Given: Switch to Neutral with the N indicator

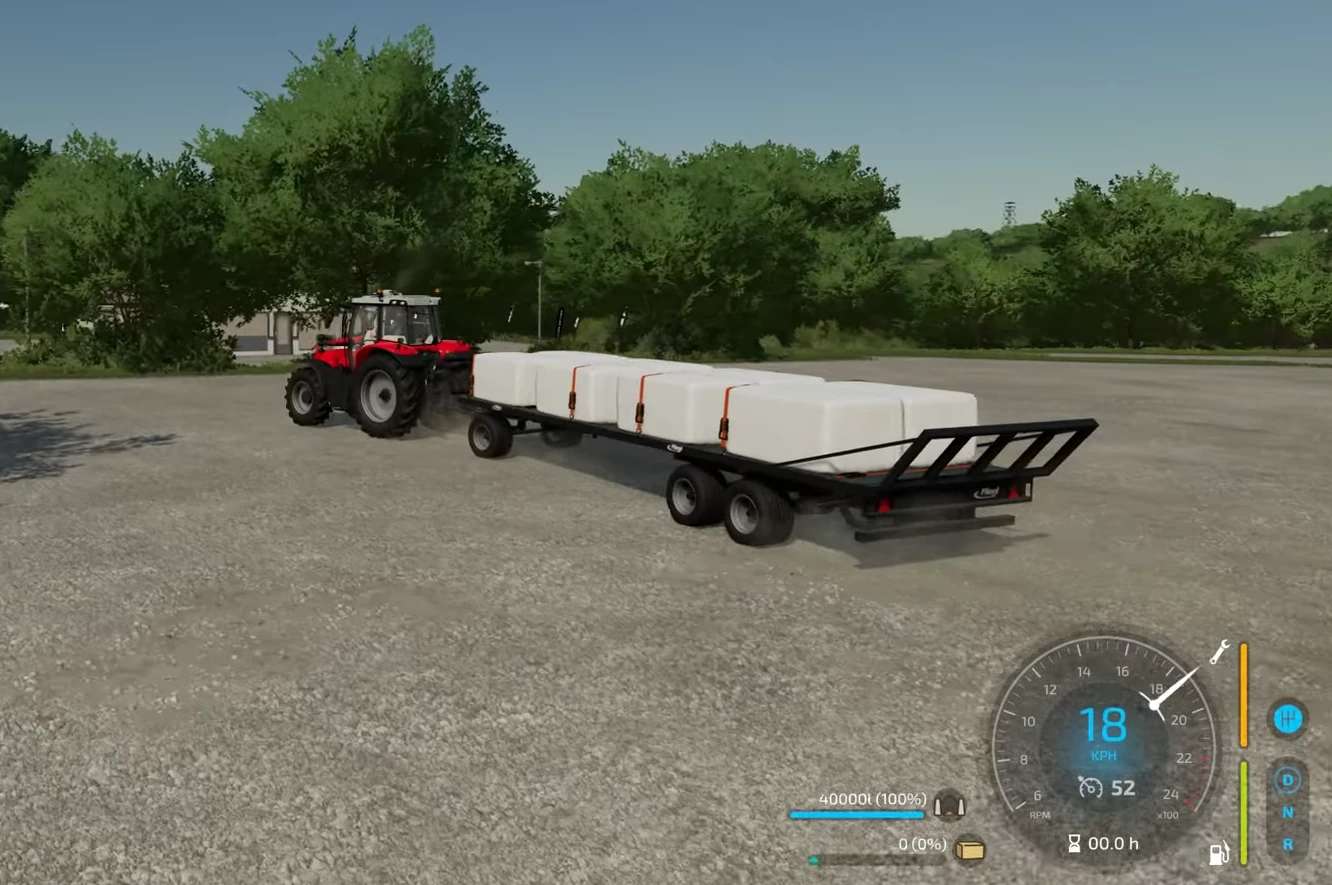Looking at the screenshot, I should (x=1287, y=813).
